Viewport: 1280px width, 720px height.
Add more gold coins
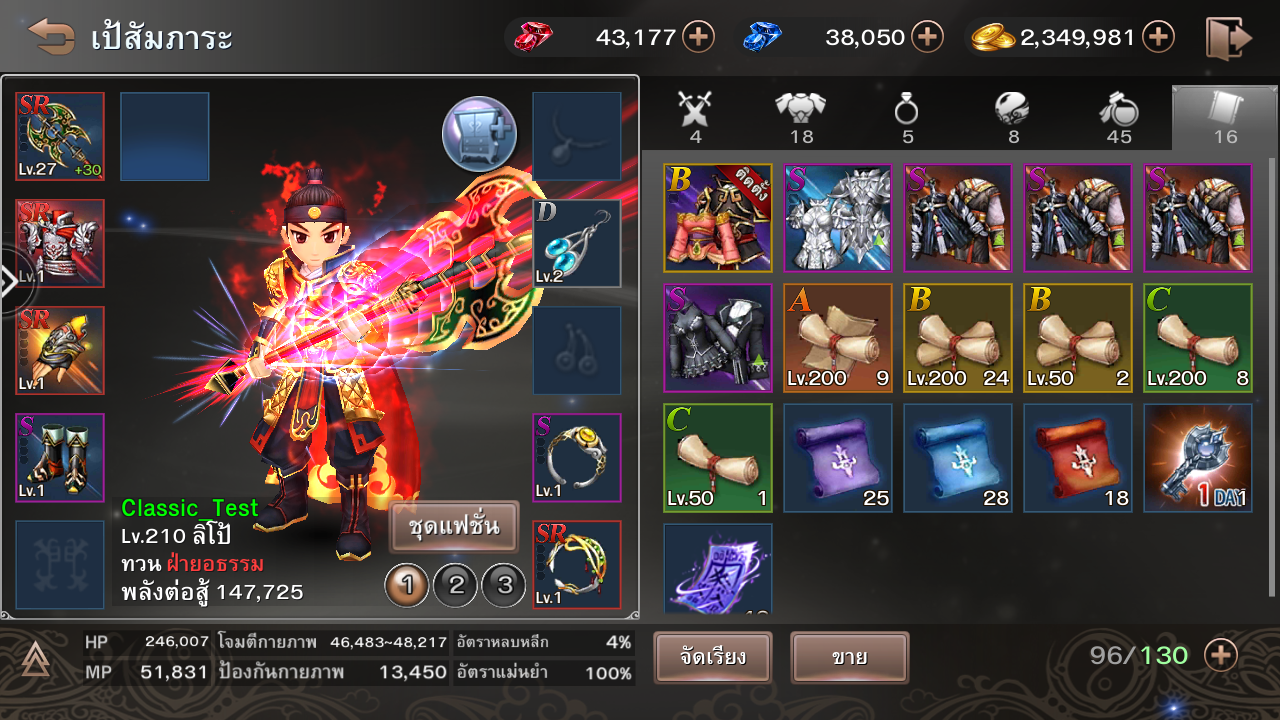[1158, 38]
